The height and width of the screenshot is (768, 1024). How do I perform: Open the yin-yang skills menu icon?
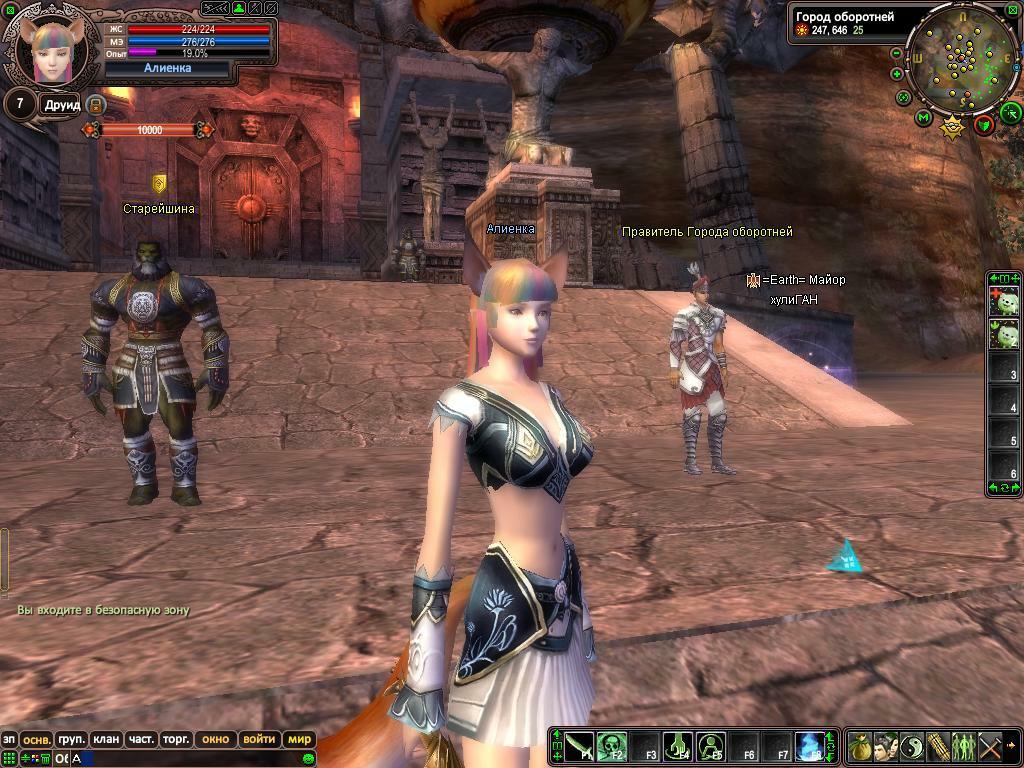point(912,746)
